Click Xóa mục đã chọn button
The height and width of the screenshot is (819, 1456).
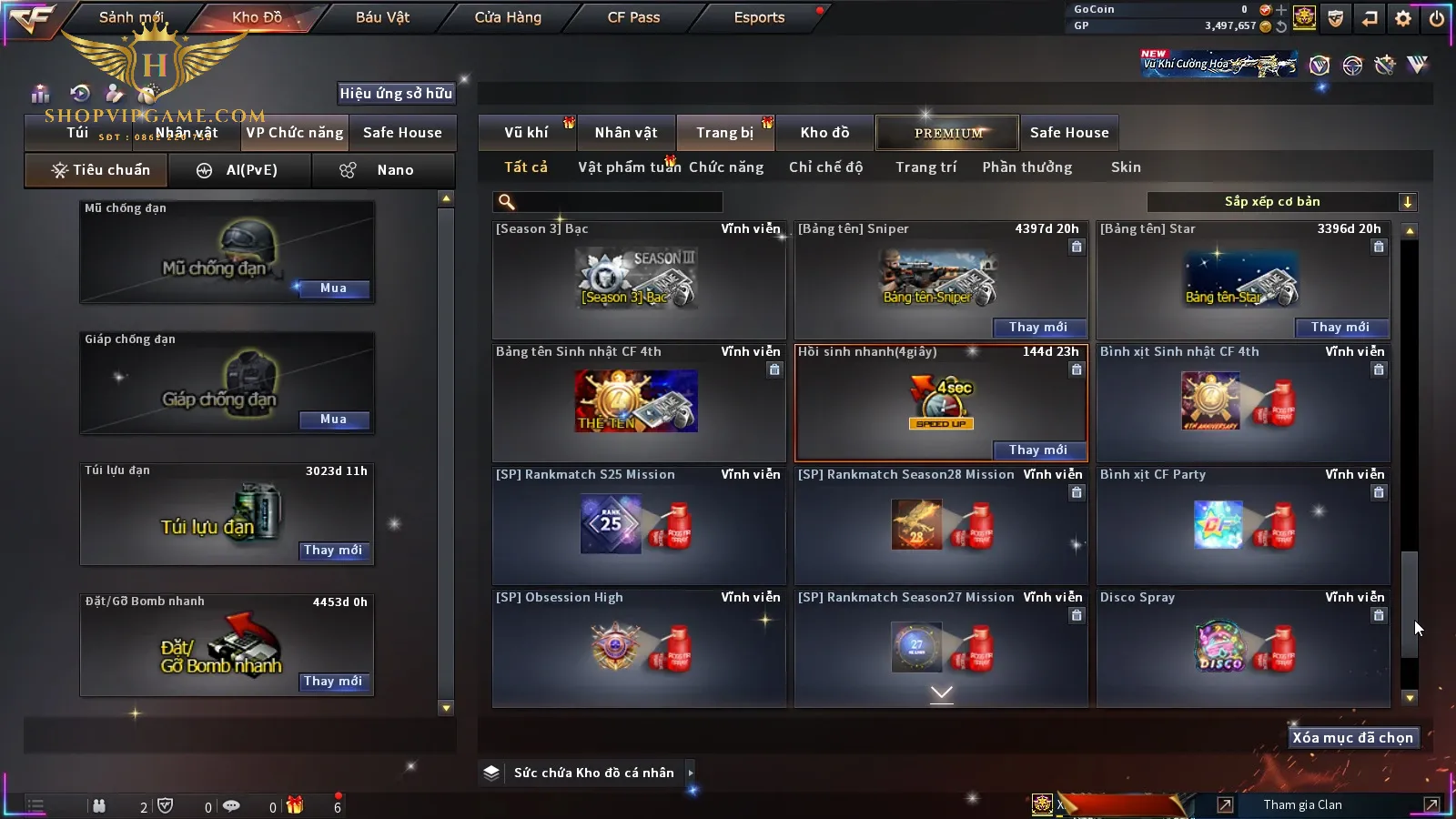coord(1352,738)
